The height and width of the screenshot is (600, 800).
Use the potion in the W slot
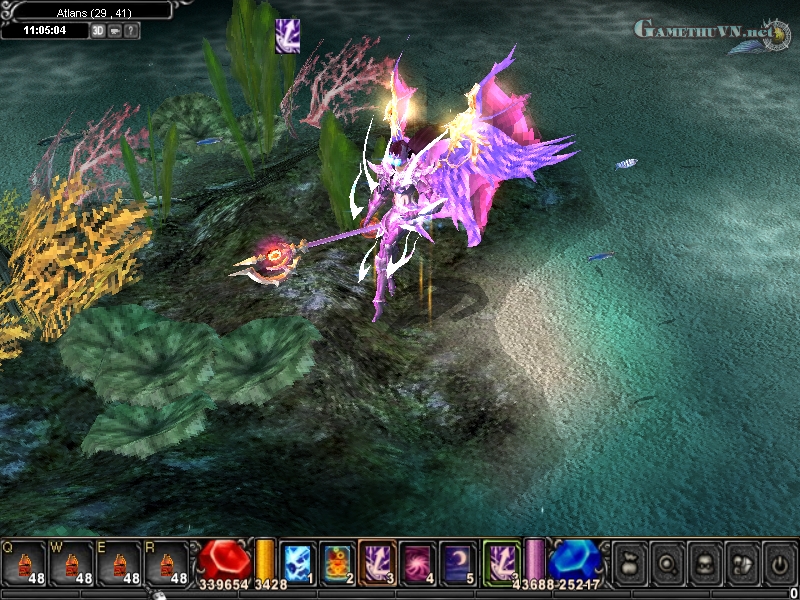(71, 563)
